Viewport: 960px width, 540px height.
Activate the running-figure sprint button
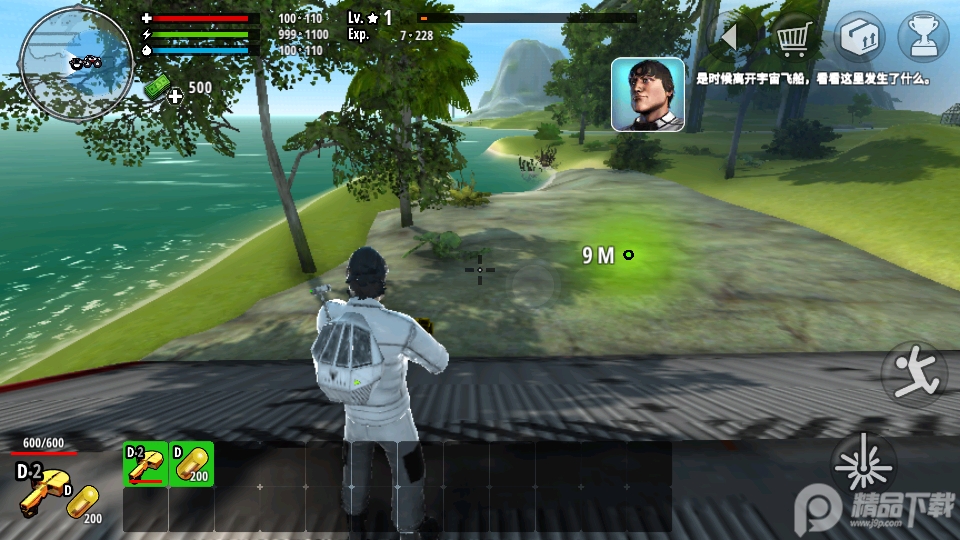click(x=914, y=373)
